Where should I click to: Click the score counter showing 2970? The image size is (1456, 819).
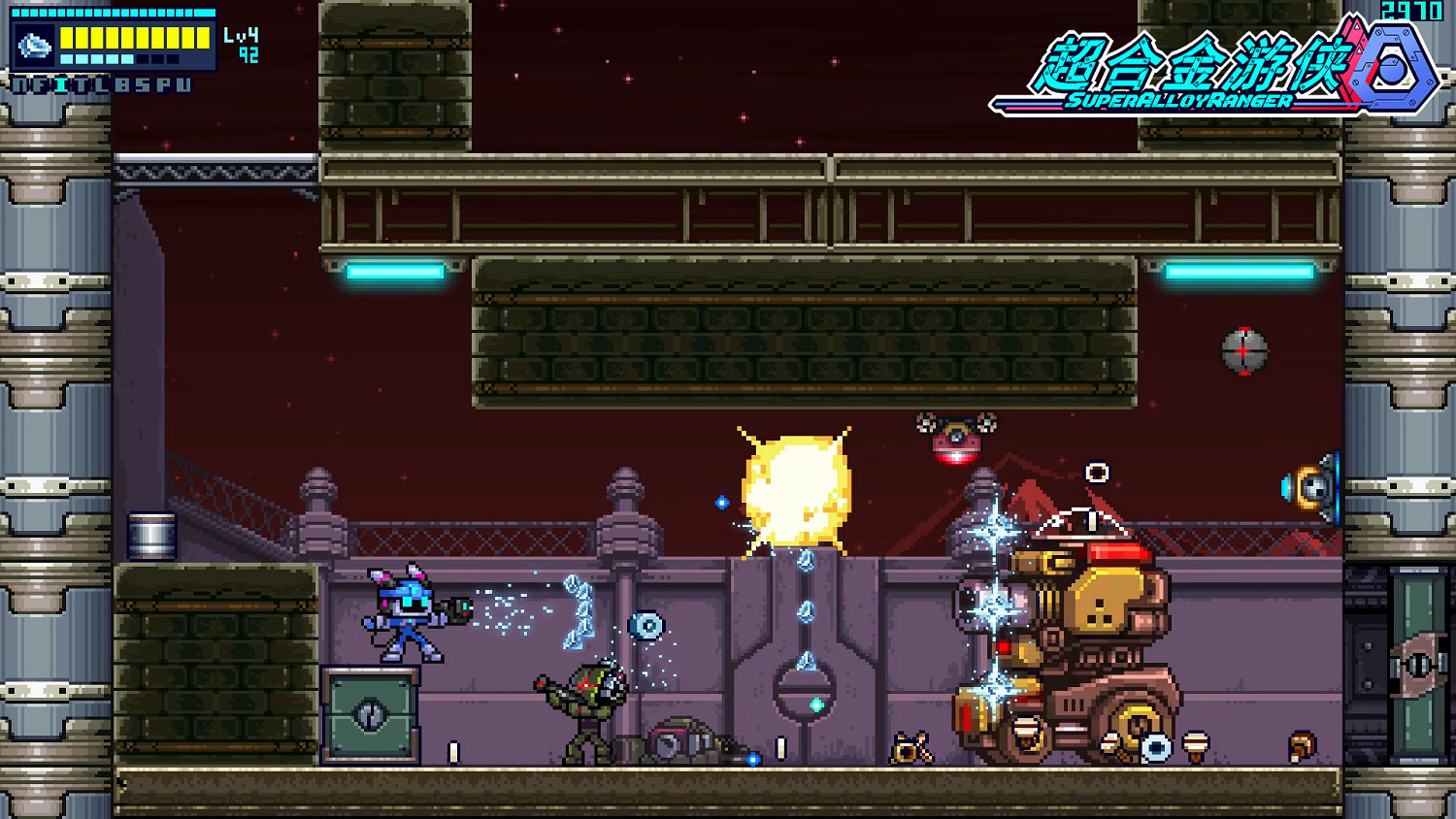pyautogui.click(x=1412, y=13)
